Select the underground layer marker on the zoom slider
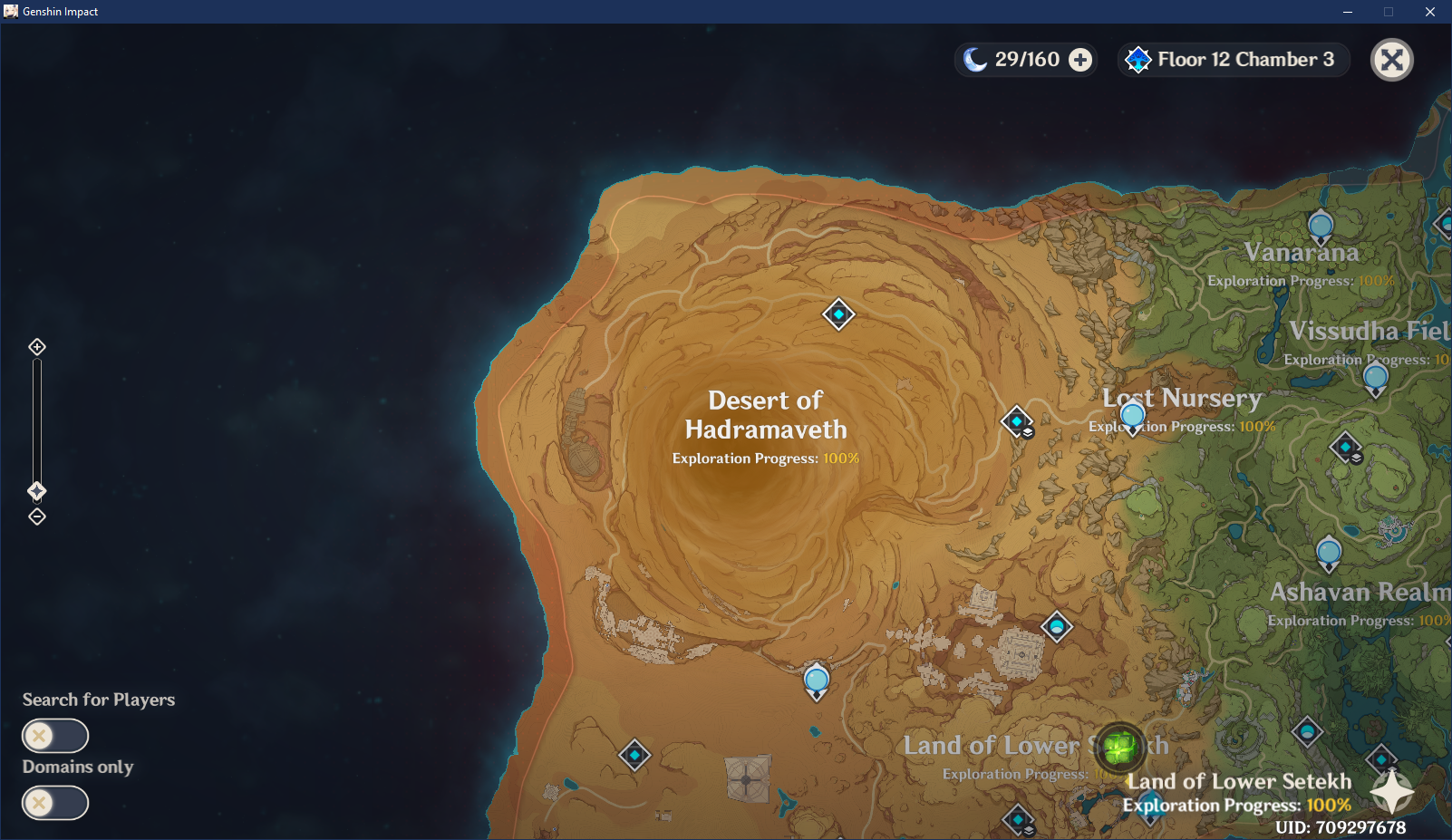Image resolution: width=1452 pixels, height=840 pixels. click(x=37, y=491)
